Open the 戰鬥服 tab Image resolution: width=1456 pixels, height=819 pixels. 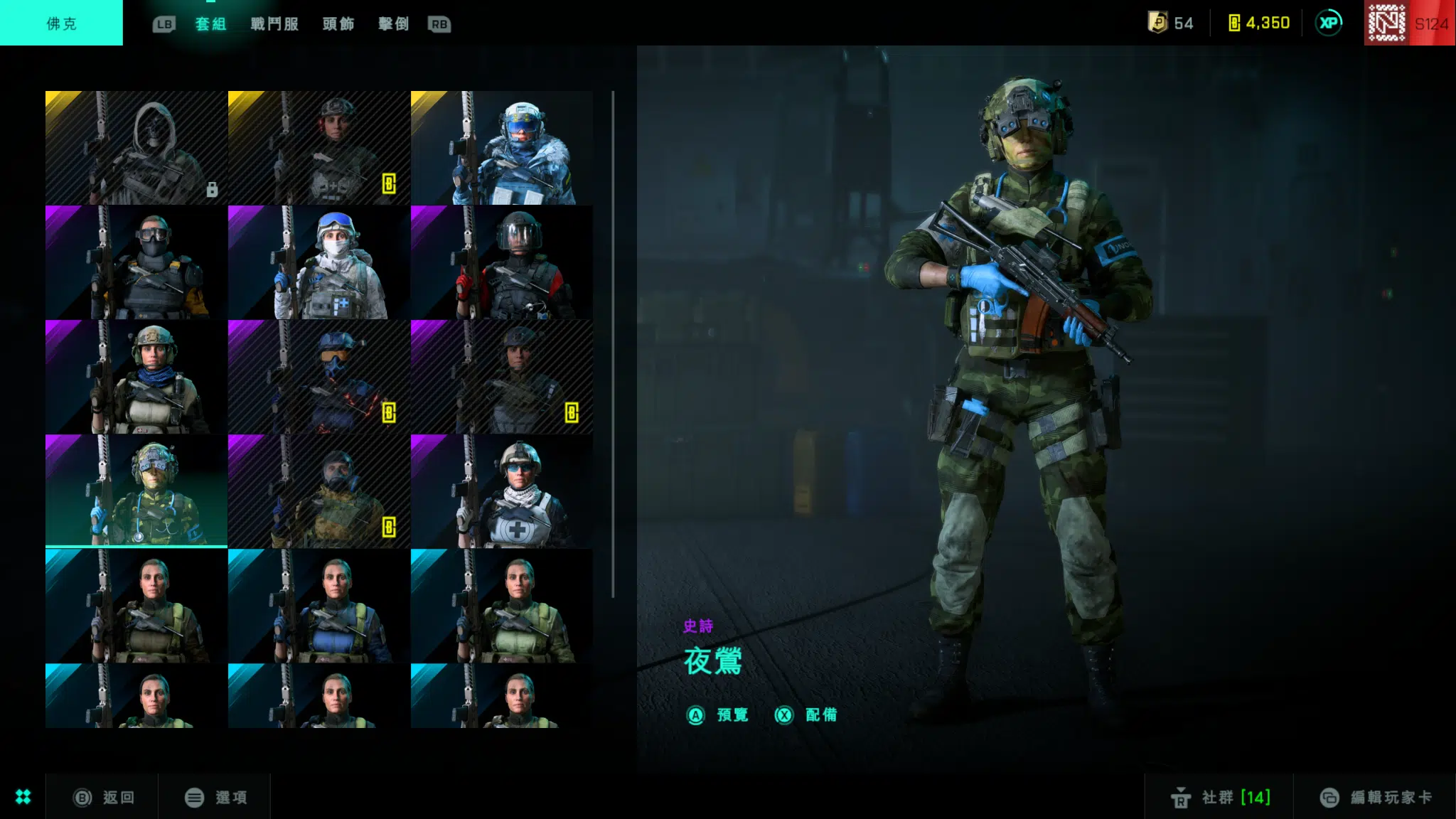pyautogui.click(x=274, y=24)
